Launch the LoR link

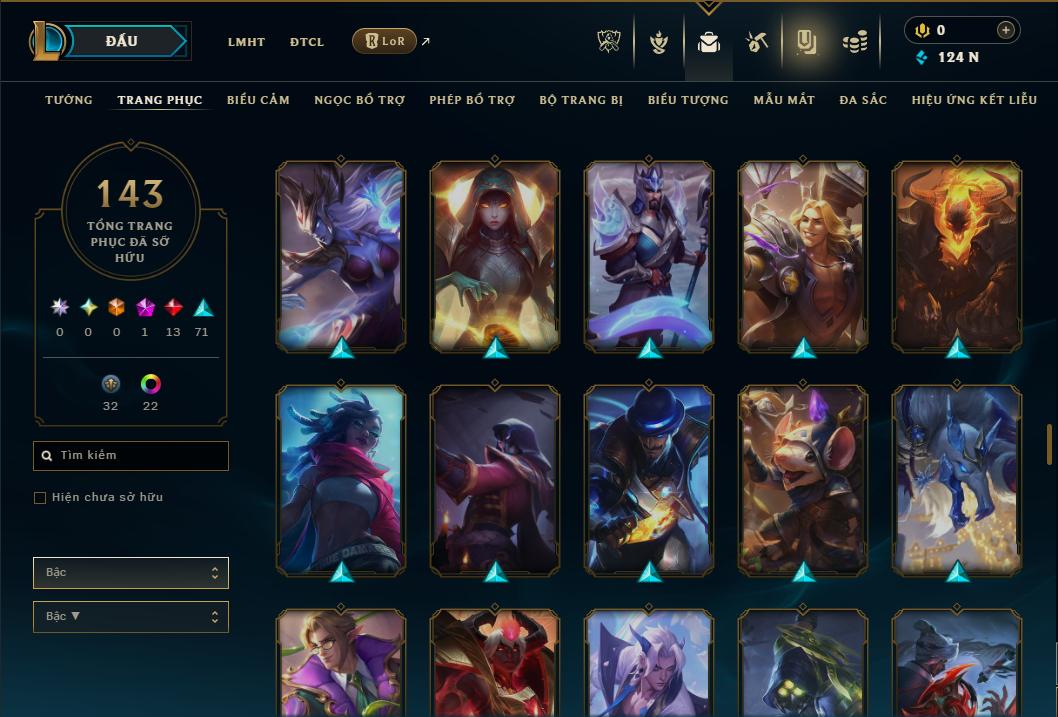click(385, 41)
